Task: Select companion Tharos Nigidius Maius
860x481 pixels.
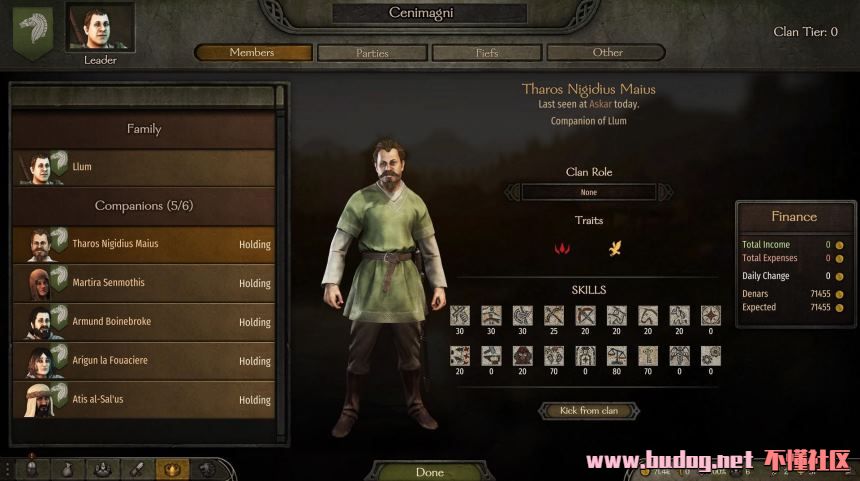Action: coord(145,244)
